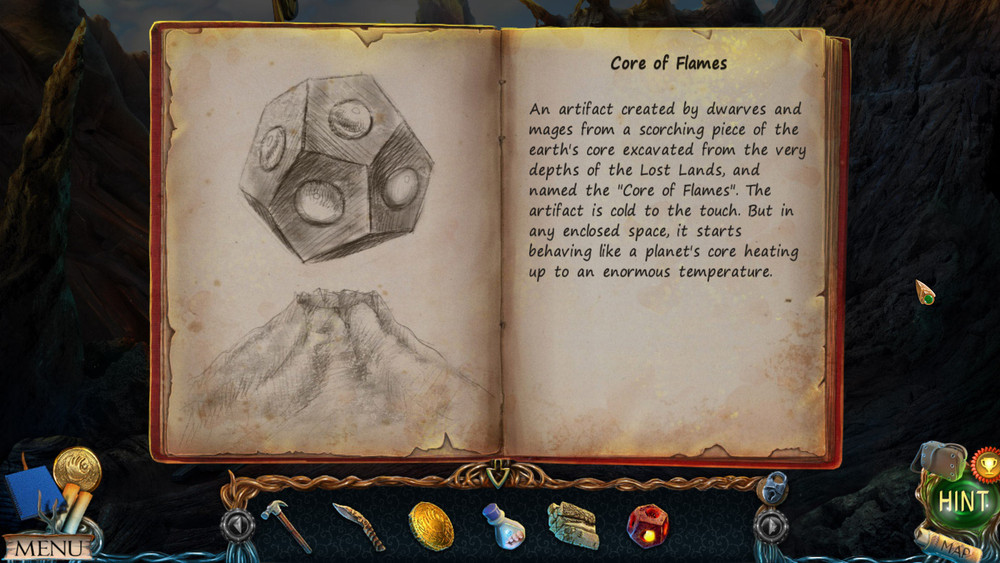The image size is (1000, 563).
Task: Pick the potion bottle from the inventory
Action: tap(503, 525)
